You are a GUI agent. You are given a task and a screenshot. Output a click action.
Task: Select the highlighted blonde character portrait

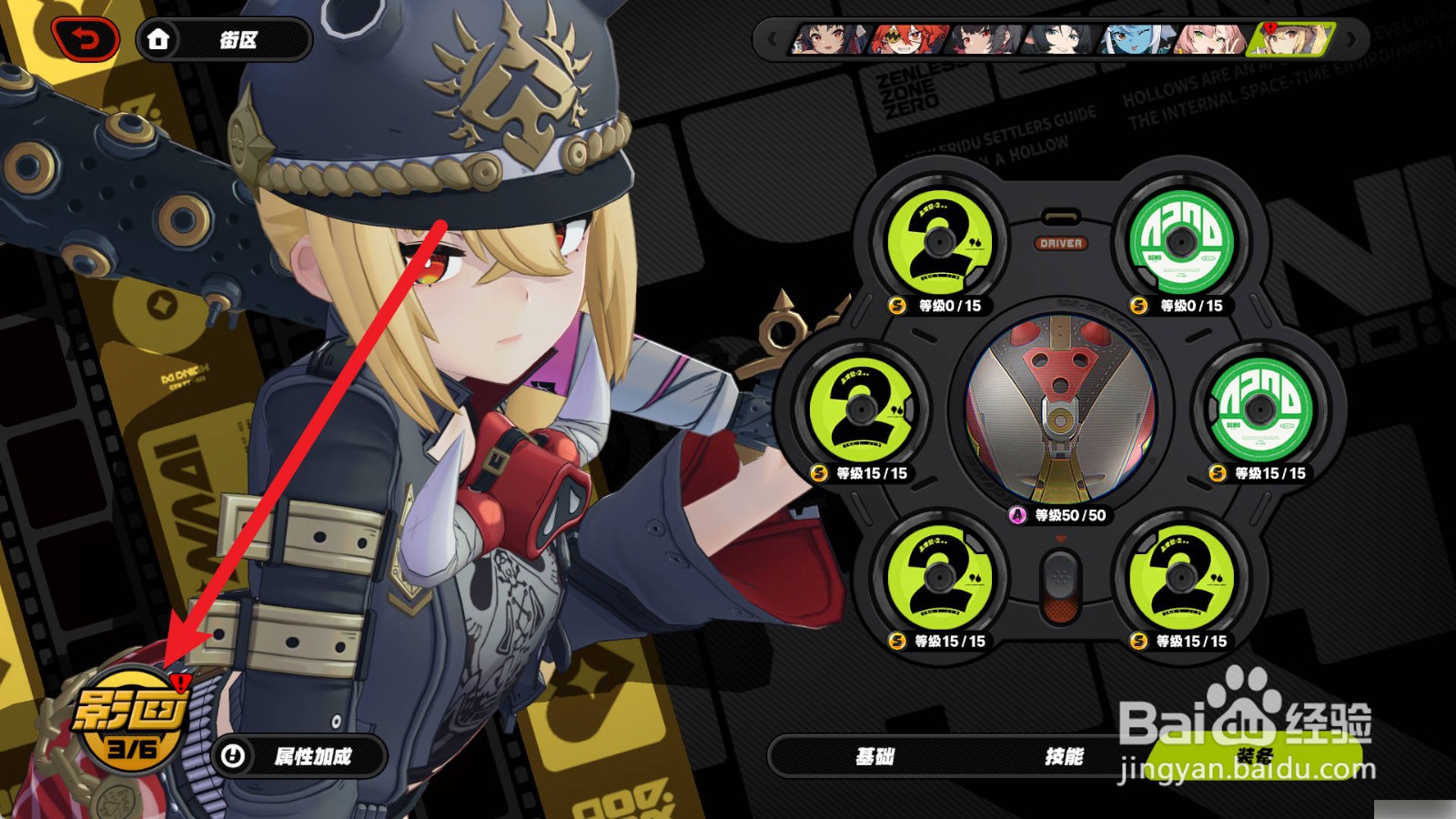pos(1290,40)
